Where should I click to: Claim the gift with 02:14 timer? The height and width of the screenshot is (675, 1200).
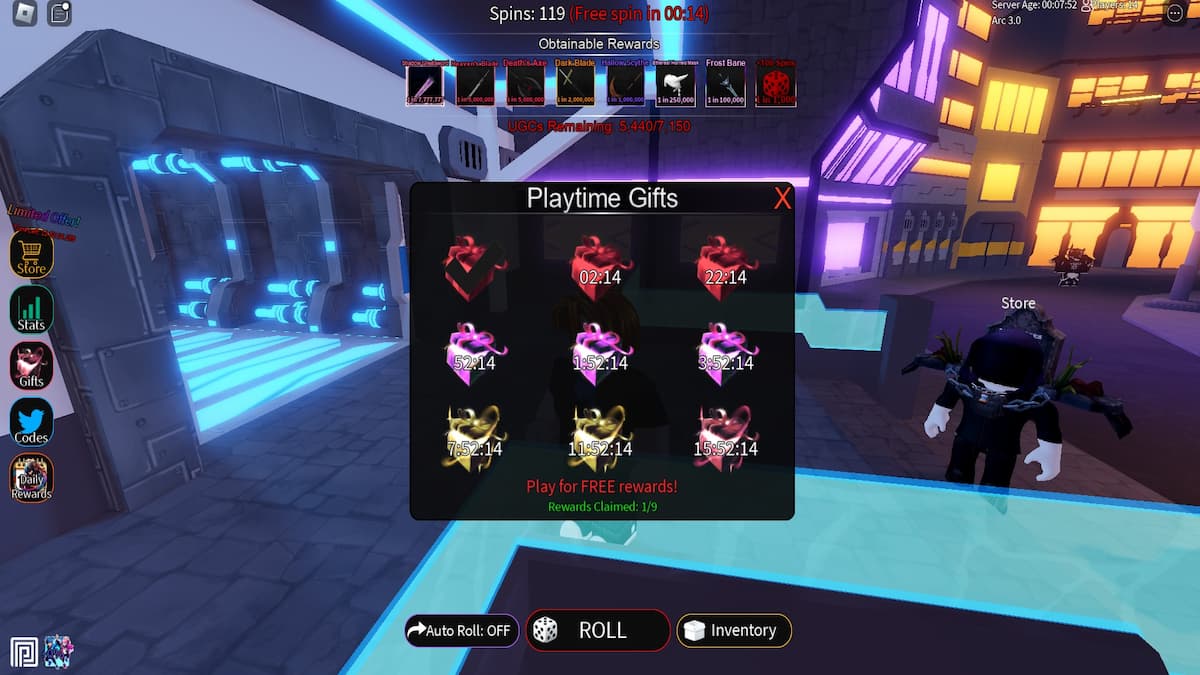coord(600,266)
